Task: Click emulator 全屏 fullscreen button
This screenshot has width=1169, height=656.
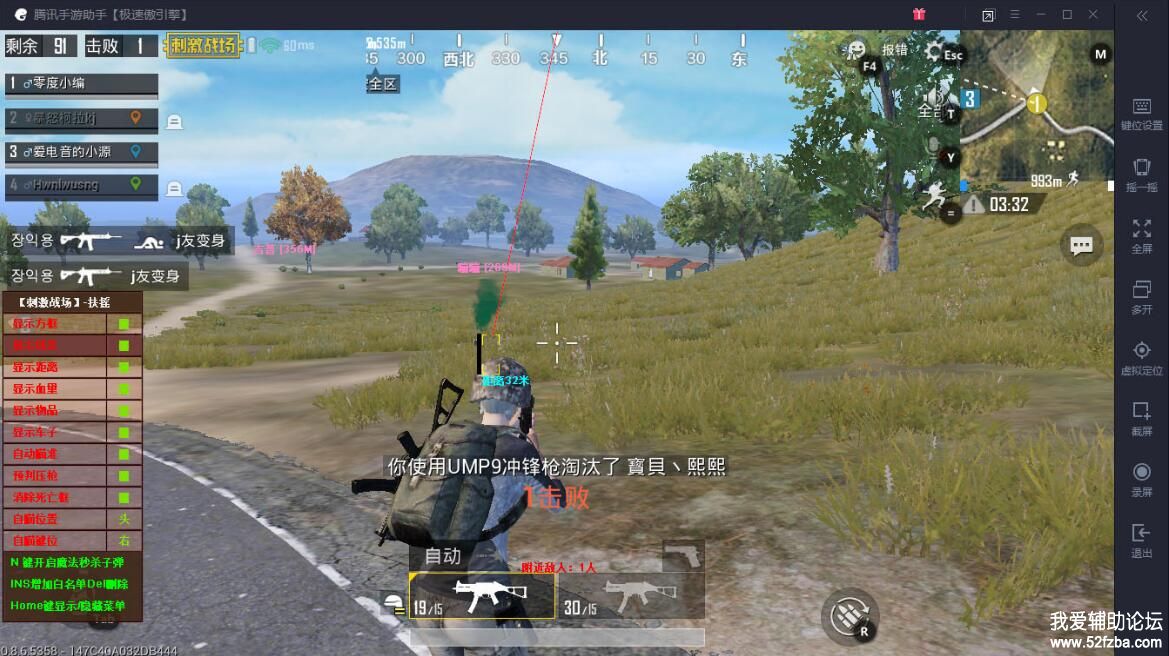Action: point(1141,236)
